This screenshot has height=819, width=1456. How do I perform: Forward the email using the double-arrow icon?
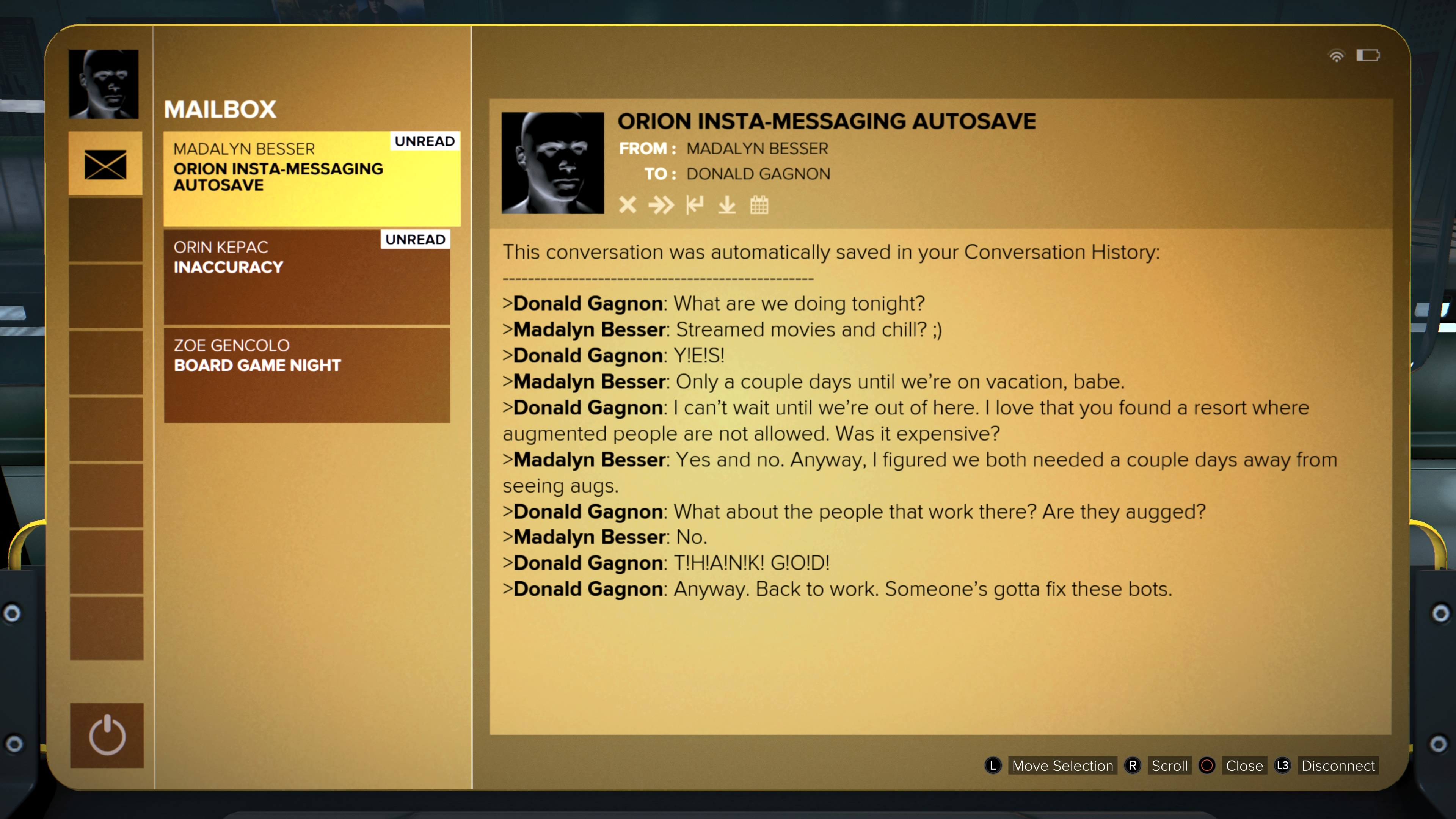tap(661, 205)
